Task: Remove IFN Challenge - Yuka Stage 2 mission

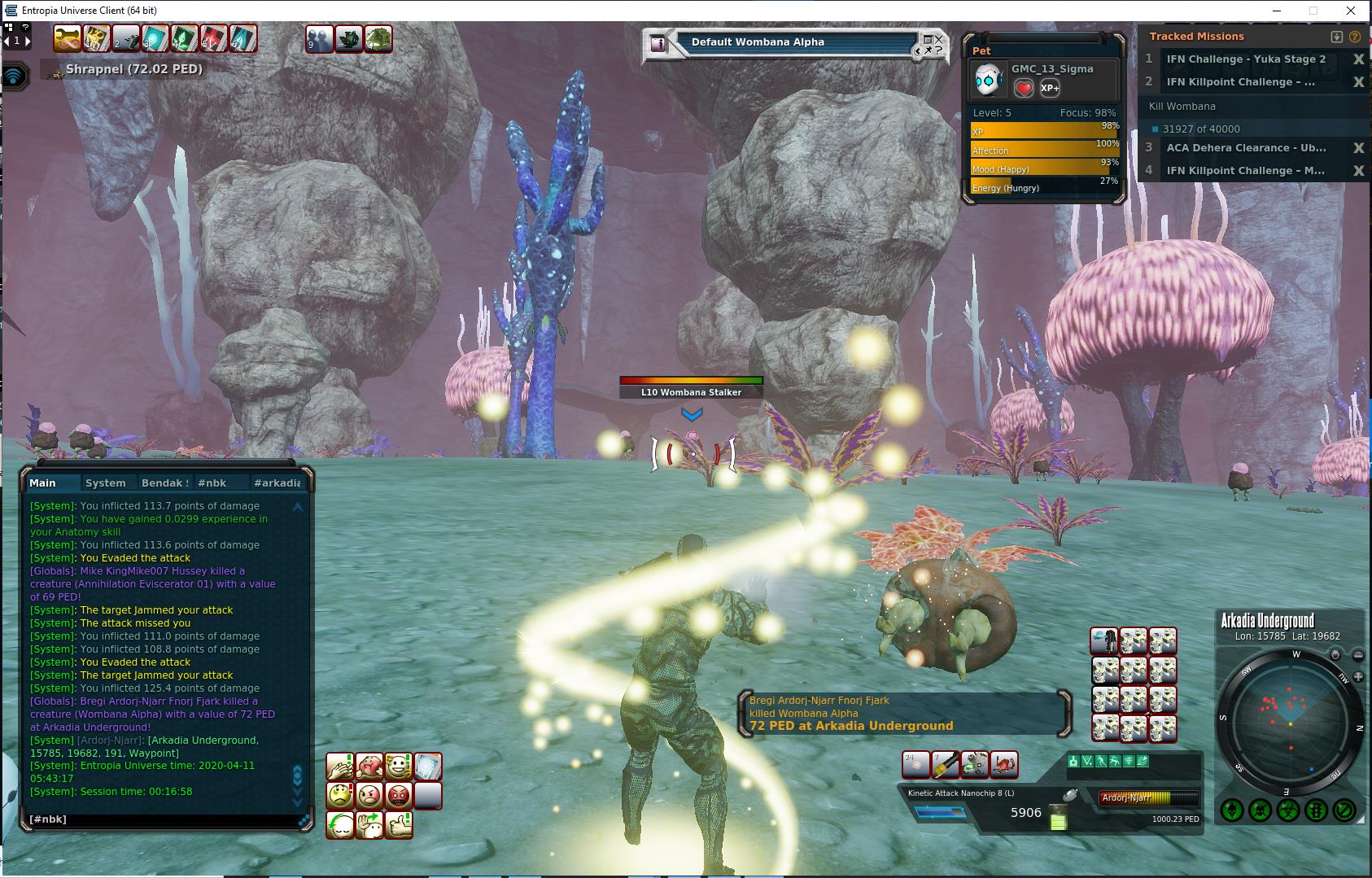Action: point(1358,59)
